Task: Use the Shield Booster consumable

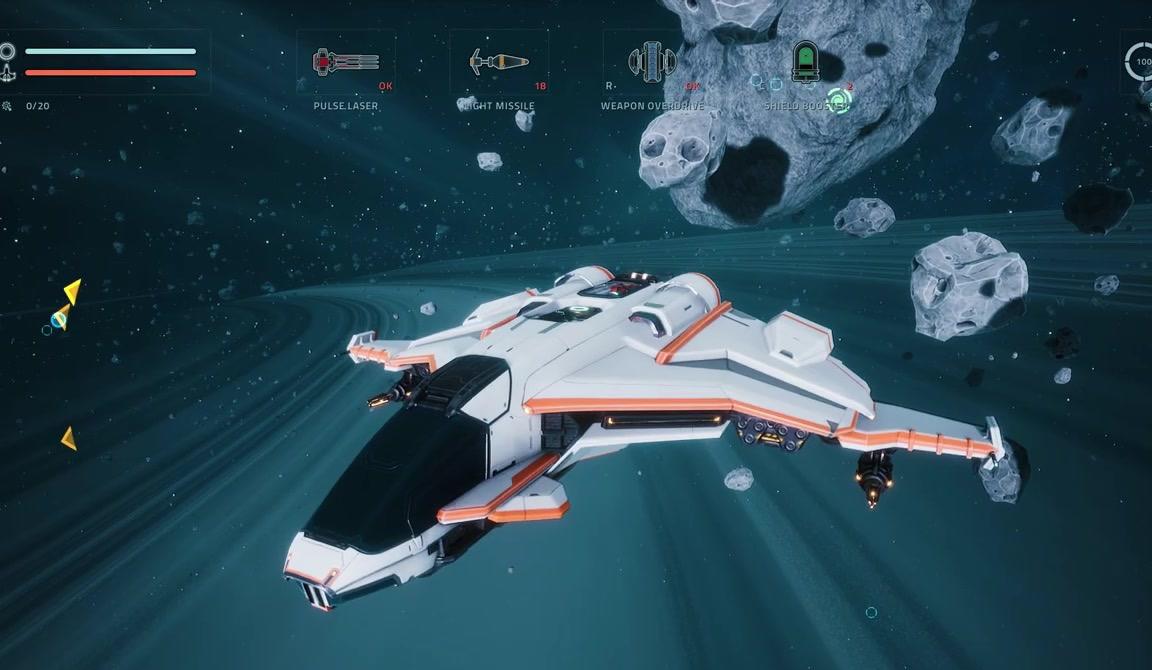Action: [x=805, y=63]
